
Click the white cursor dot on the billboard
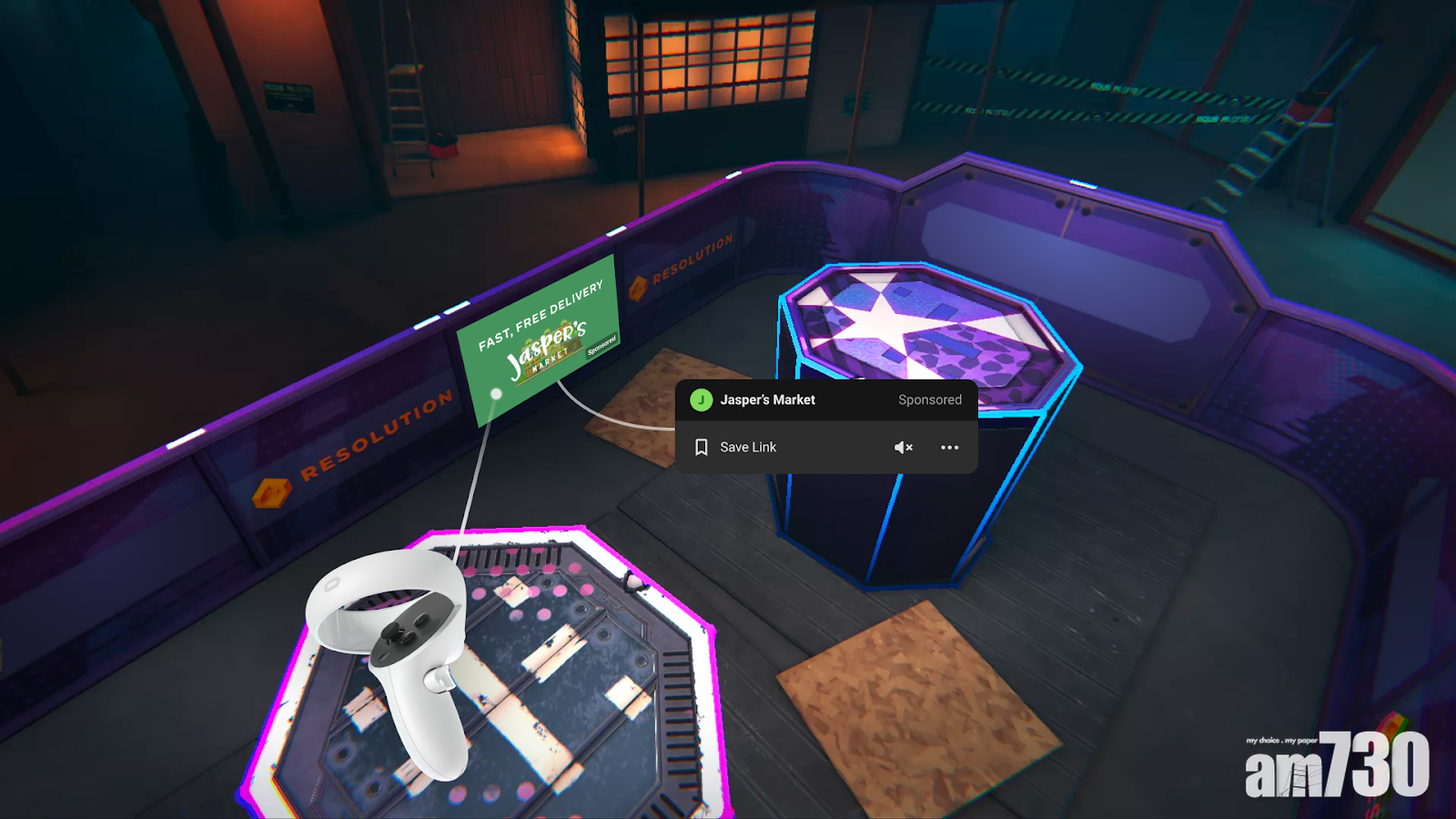coord(496,395)
